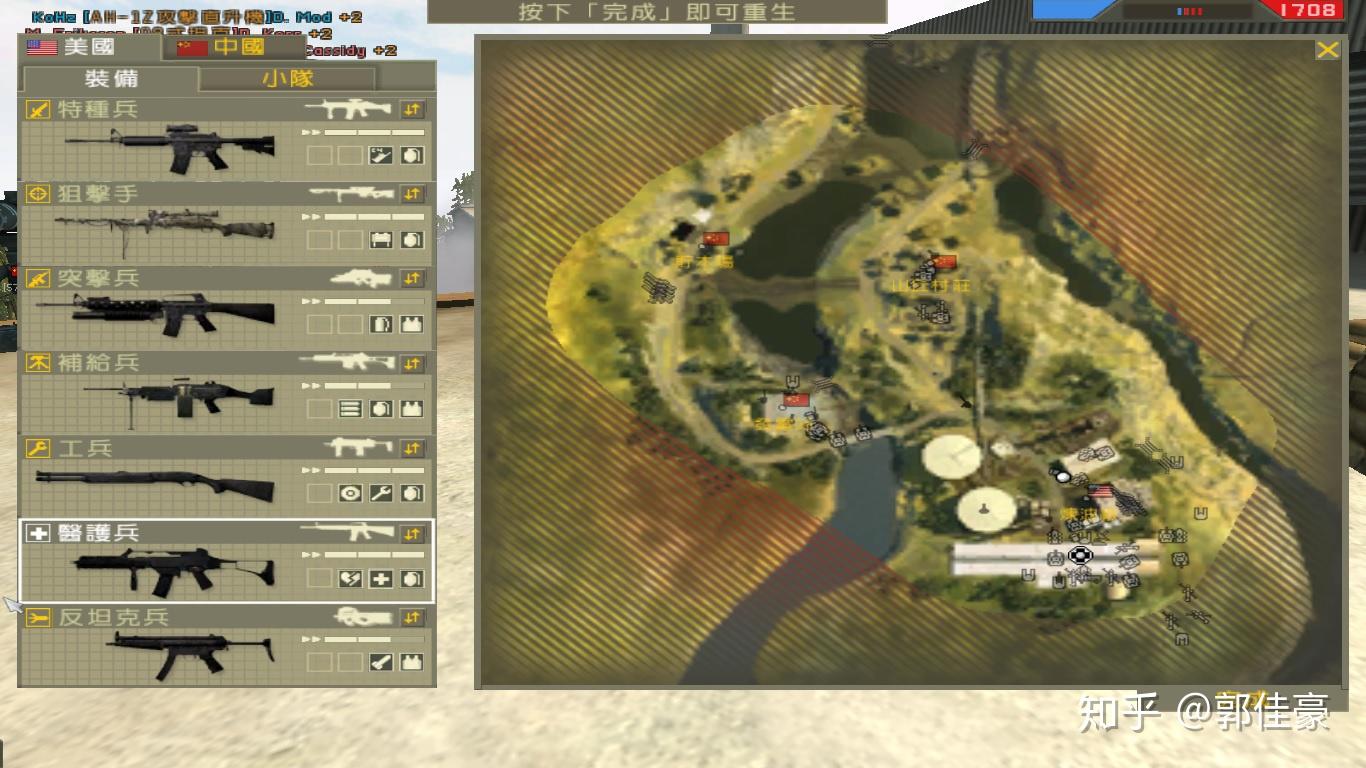Image resolution: width=1366 pixels, height=768 pixels.
Task: Click the Chinese flag at 村莊 on the map
Action: pos(944,263)
